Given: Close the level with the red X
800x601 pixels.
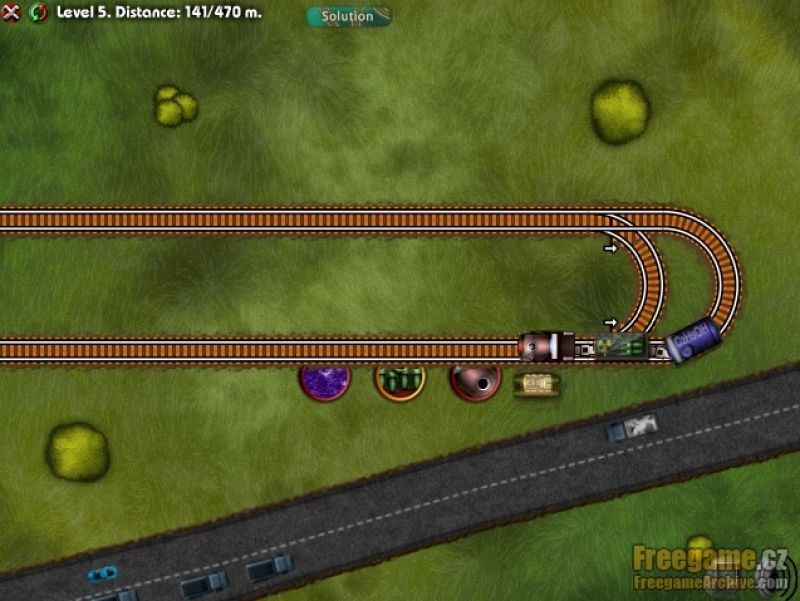Looking at the screenshot, I should [11, 13].
